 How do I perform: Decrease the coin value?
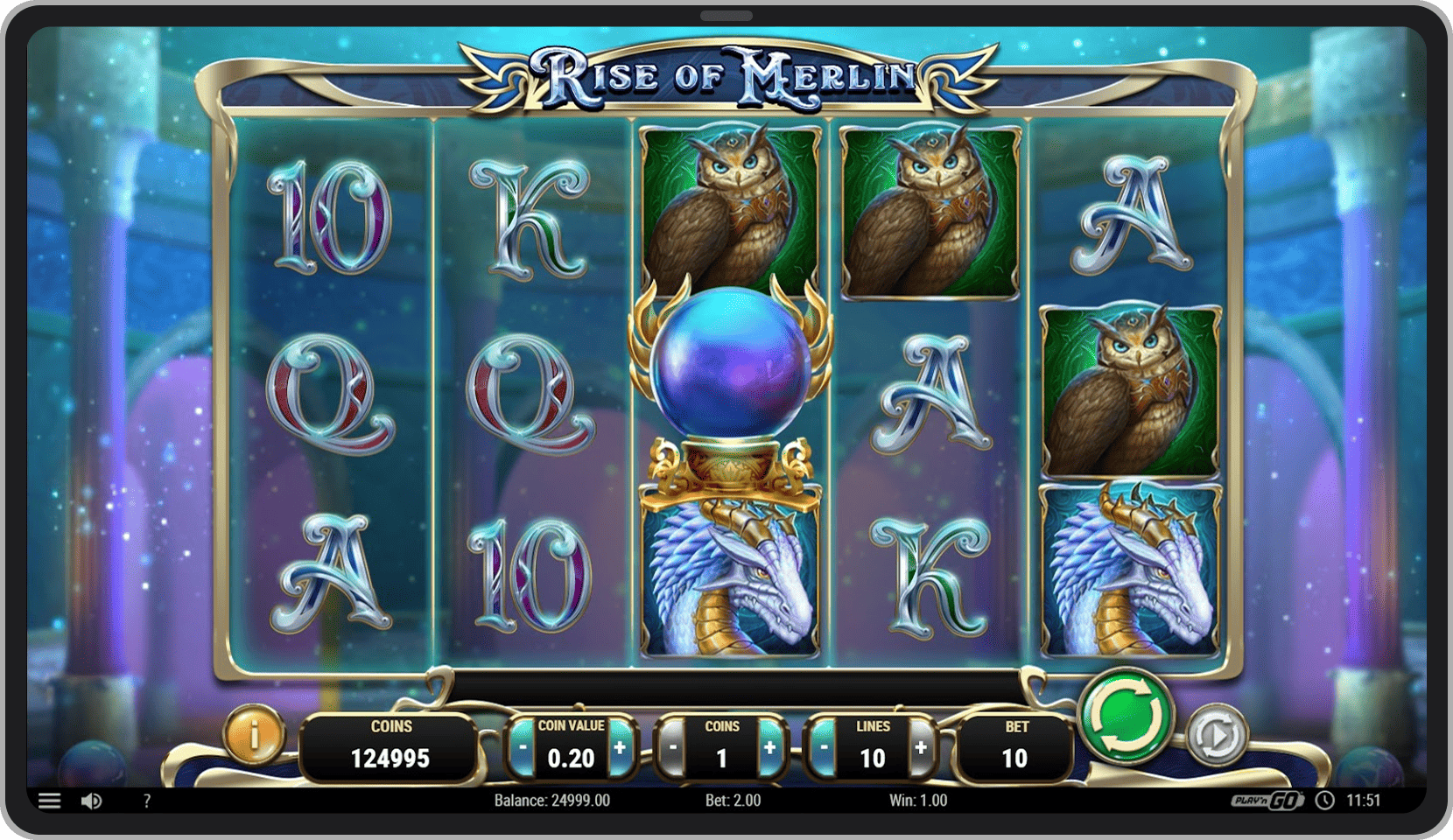(523, 748)
